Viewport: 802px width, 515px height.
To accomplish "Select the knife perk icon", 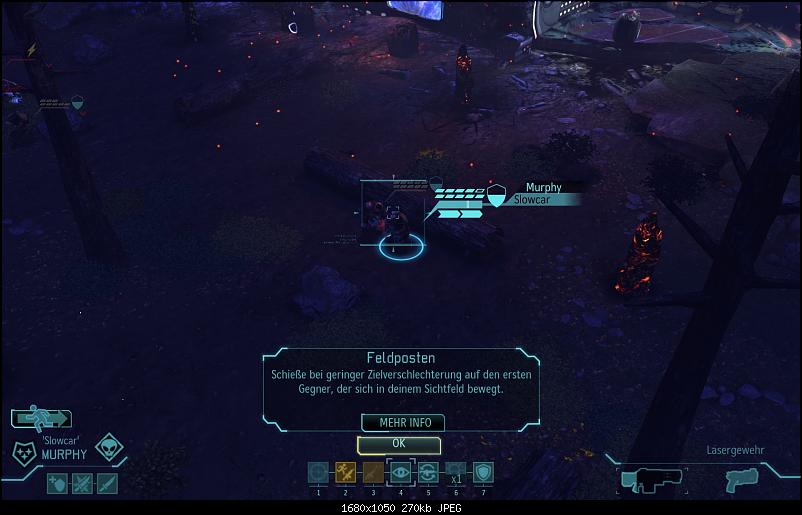I will [106, 484].
